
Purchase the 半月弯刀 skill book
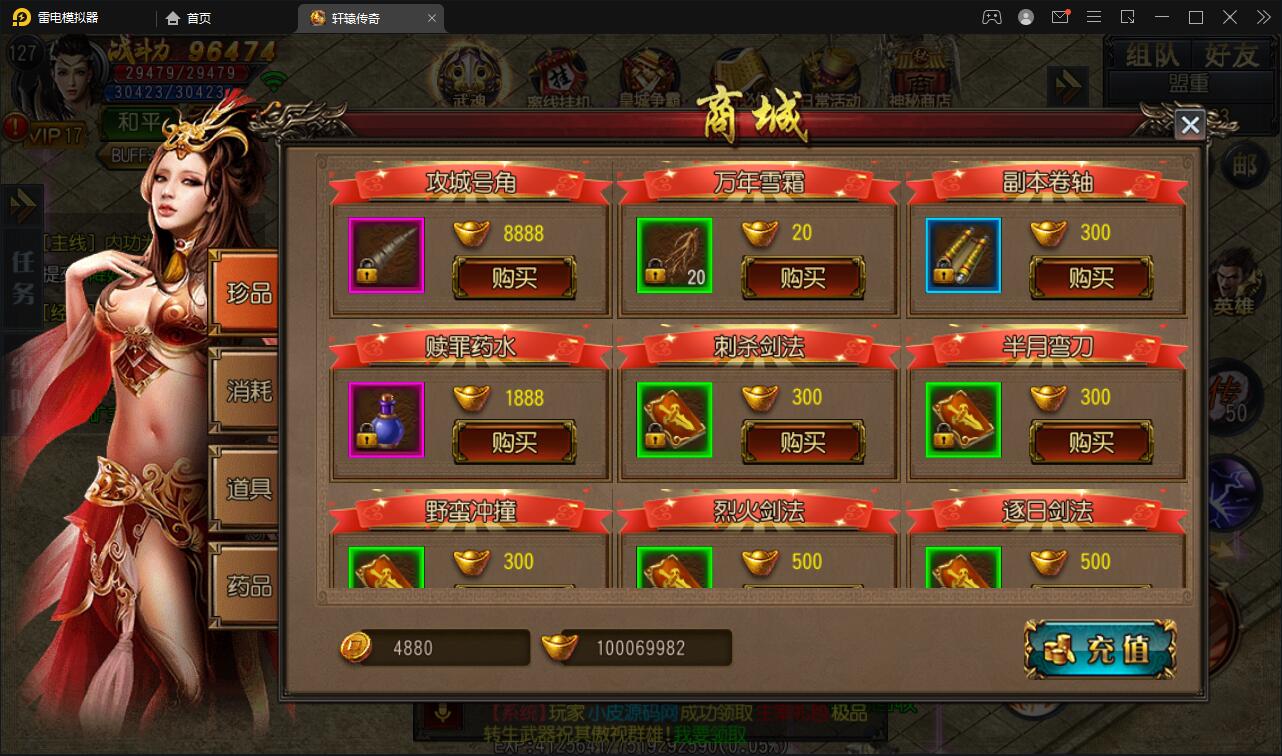tap(1090, 442)
